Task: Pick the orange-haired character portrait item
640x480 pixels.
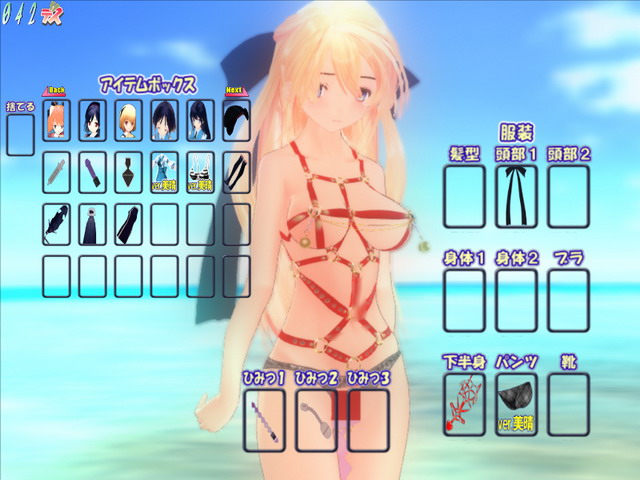Action: tap(56, 120)
